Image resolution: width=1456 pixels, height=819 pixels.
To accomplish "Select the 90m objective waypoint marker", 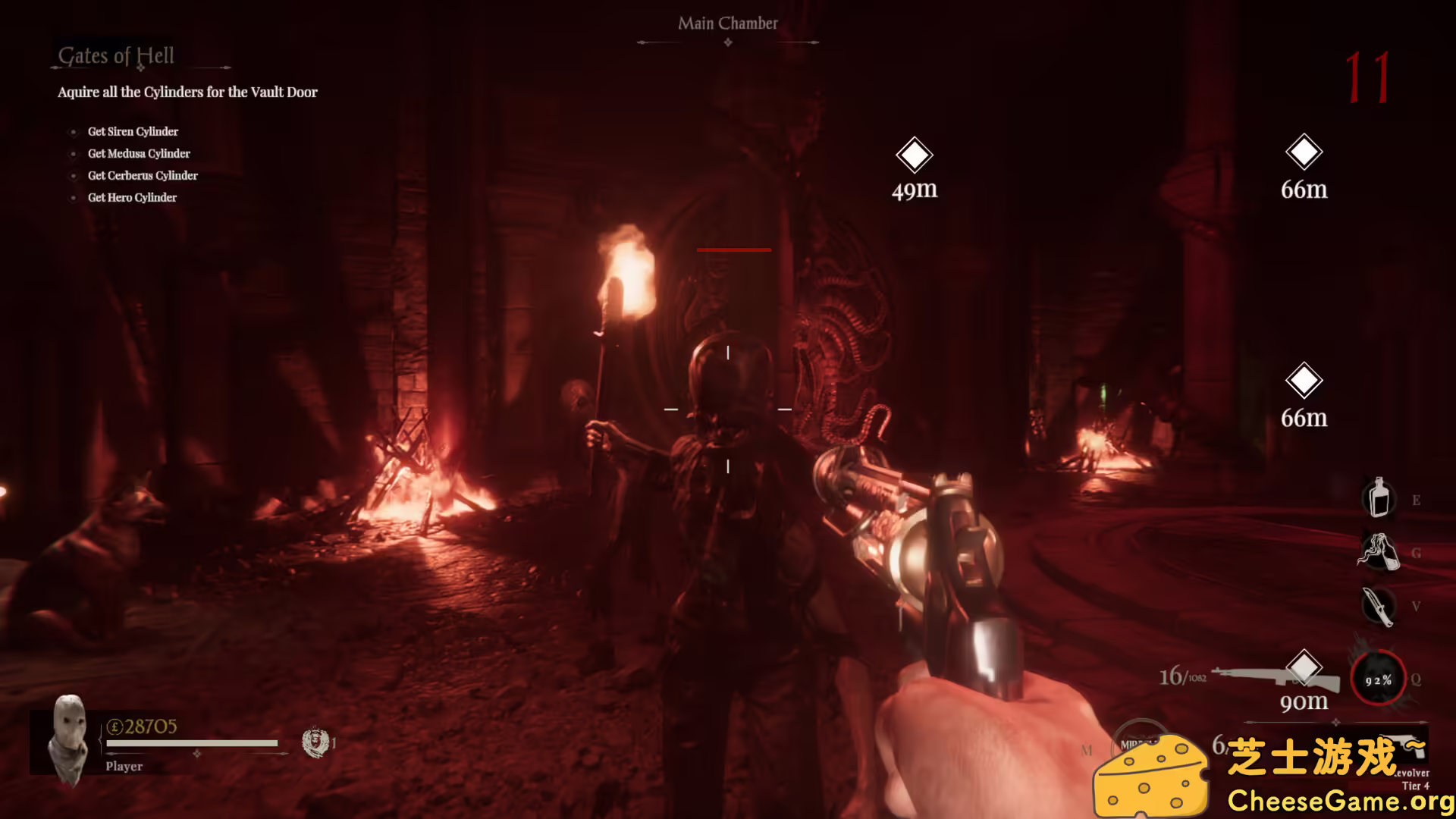I will [x=1304, y=667].
